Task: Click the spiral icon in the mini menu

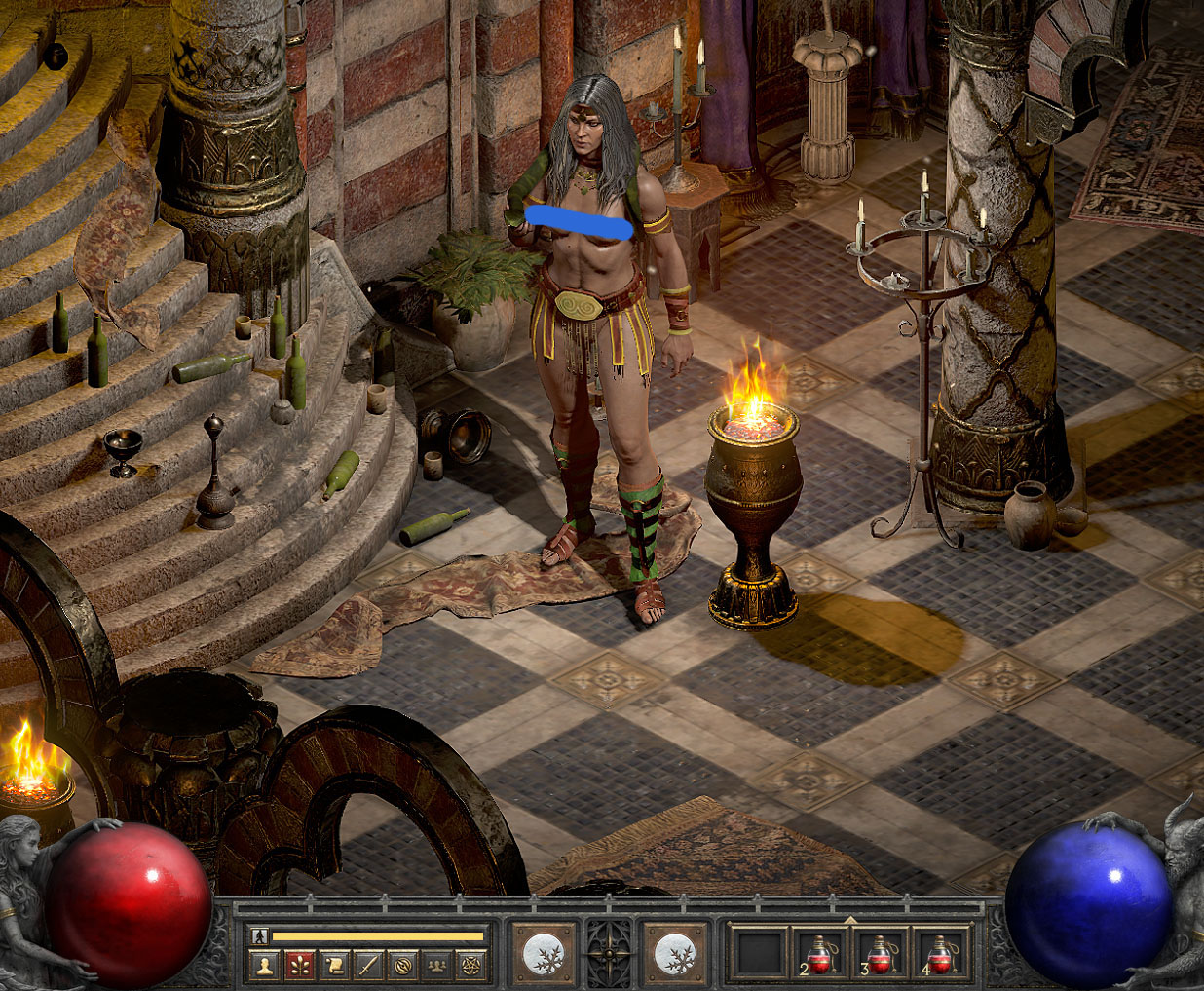Action: click(401, 965)
